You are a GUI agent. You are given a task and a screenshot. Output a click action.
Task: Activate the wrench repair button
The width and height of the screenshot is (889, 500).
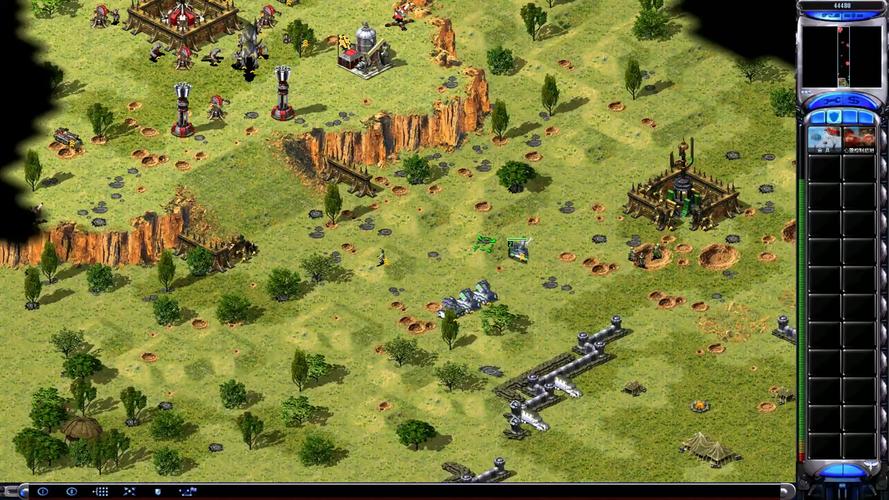(829, 100)
